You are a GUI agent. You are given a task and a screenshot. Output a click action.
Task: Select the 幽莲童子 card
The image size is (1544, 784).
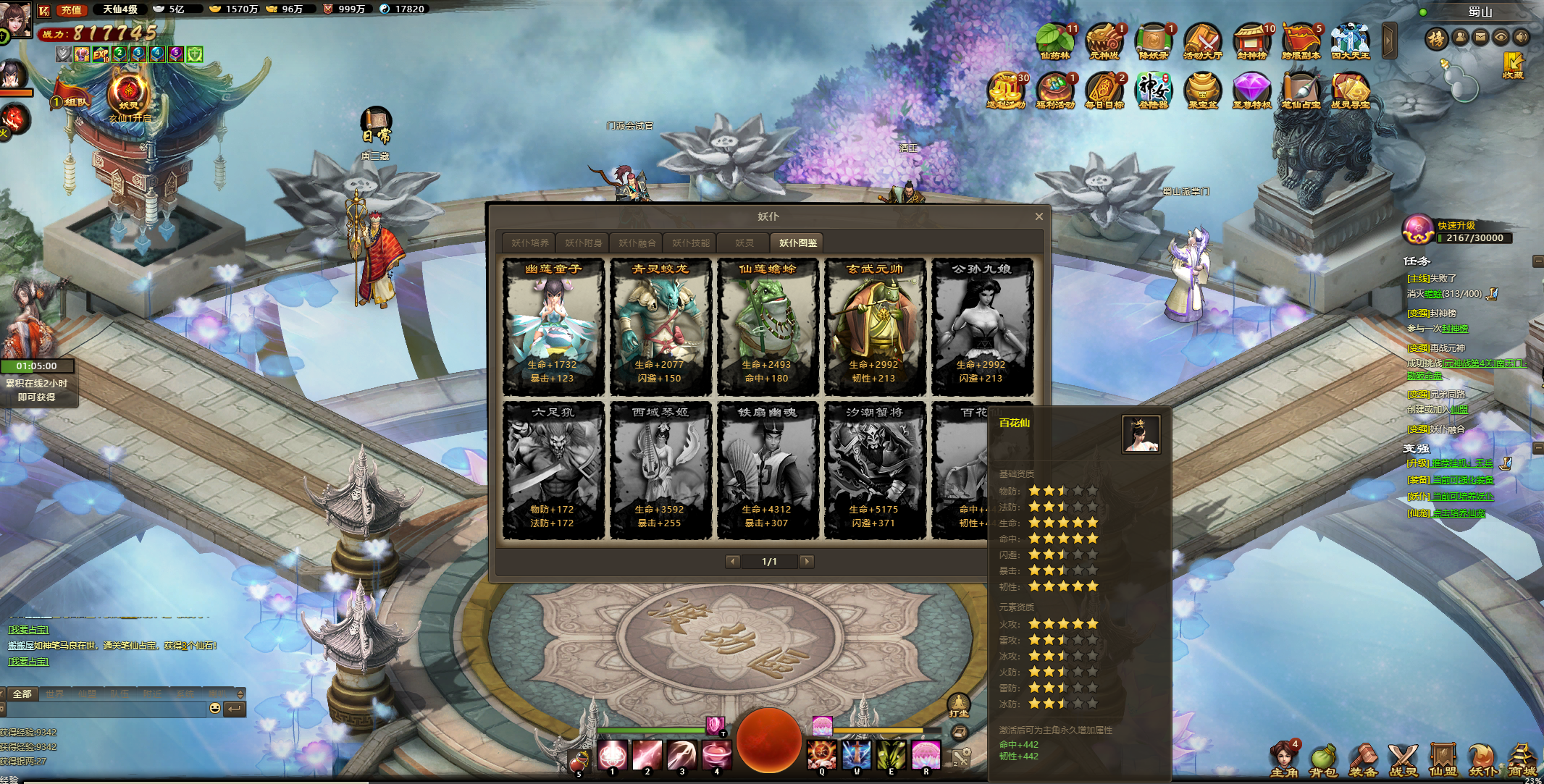click(553, 327)
